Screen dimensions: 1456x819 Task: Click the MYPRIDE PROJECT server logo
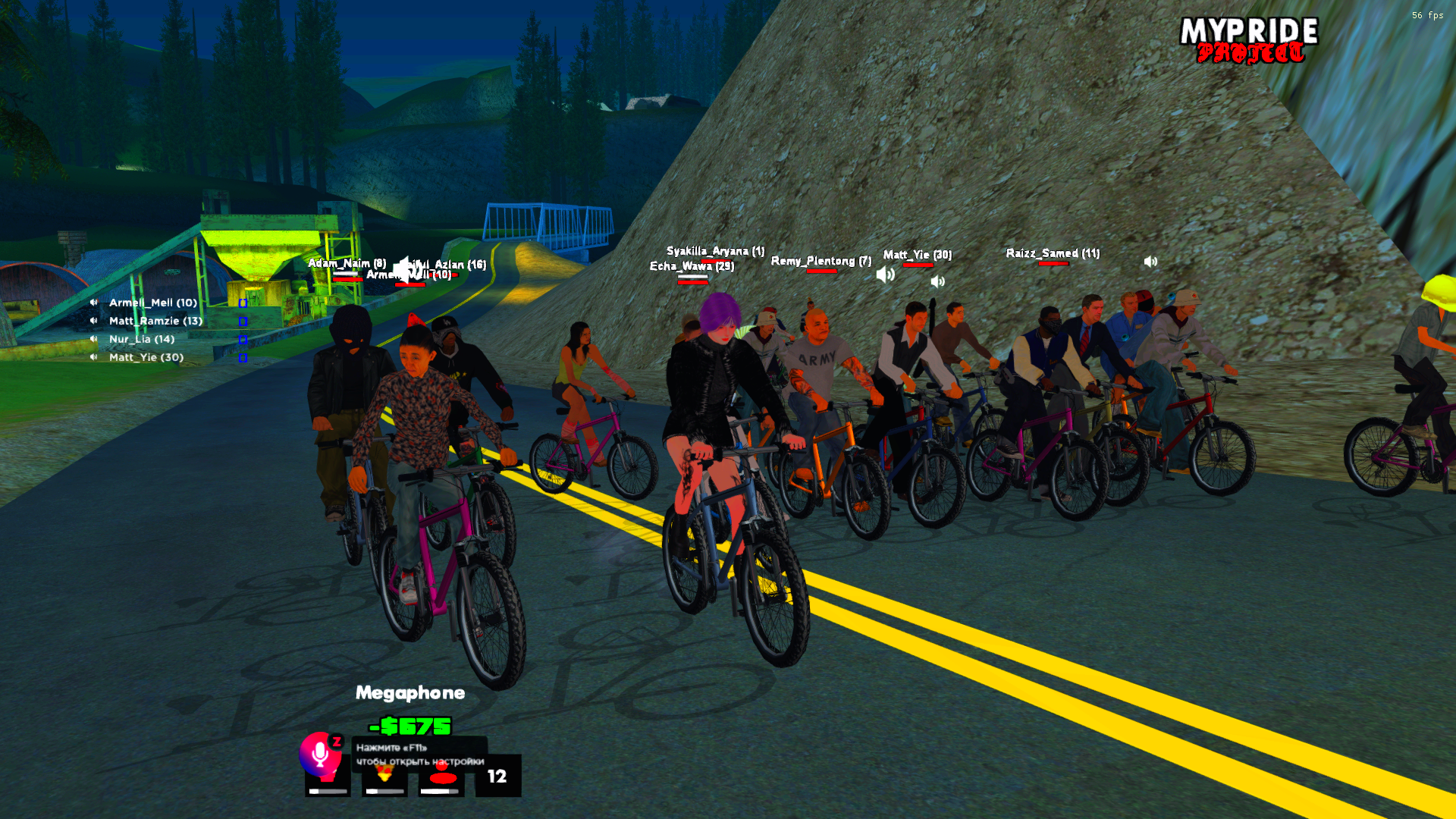1249,40
